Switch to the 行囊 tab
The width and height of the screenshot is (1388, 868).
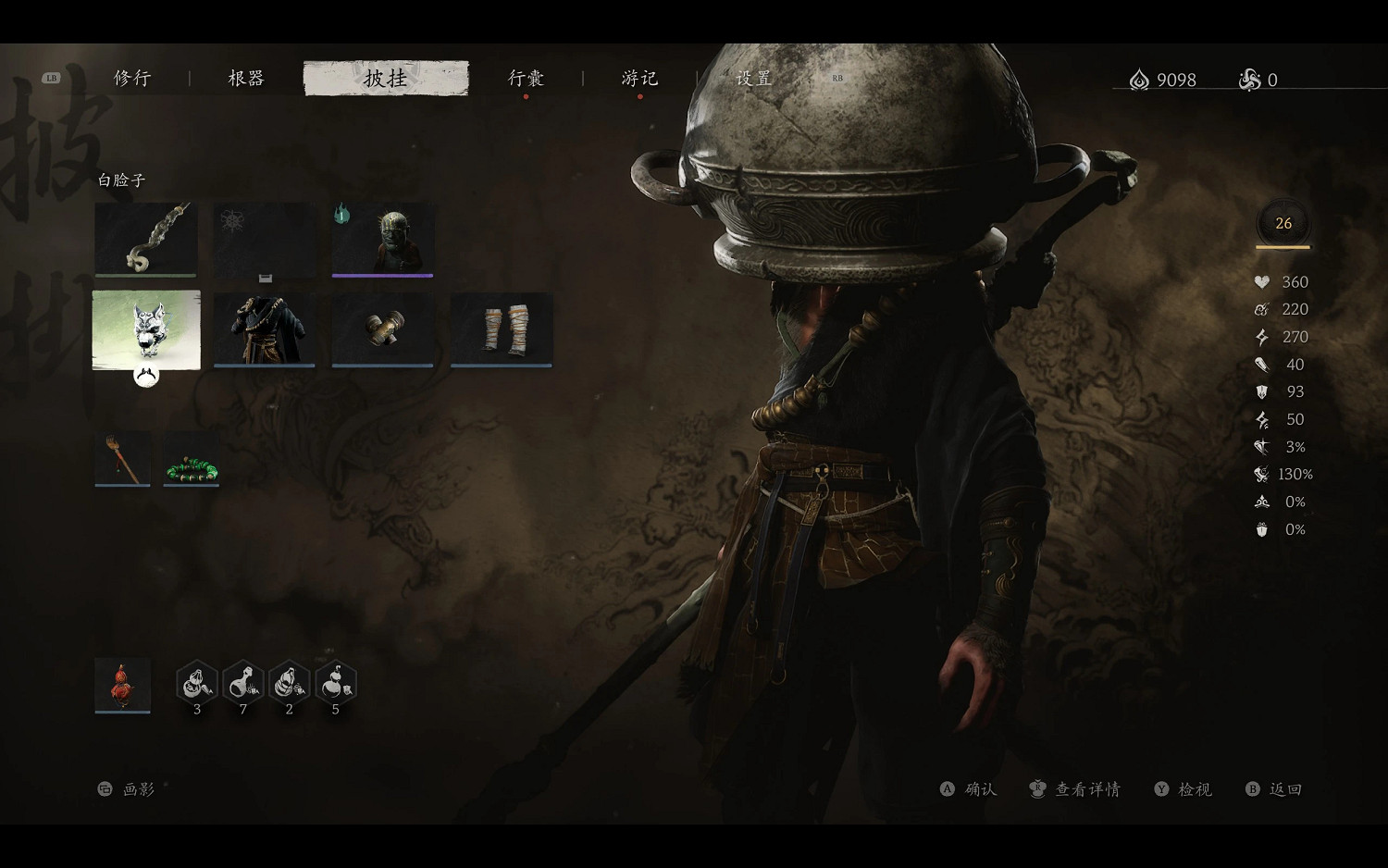tap(527, 79)
